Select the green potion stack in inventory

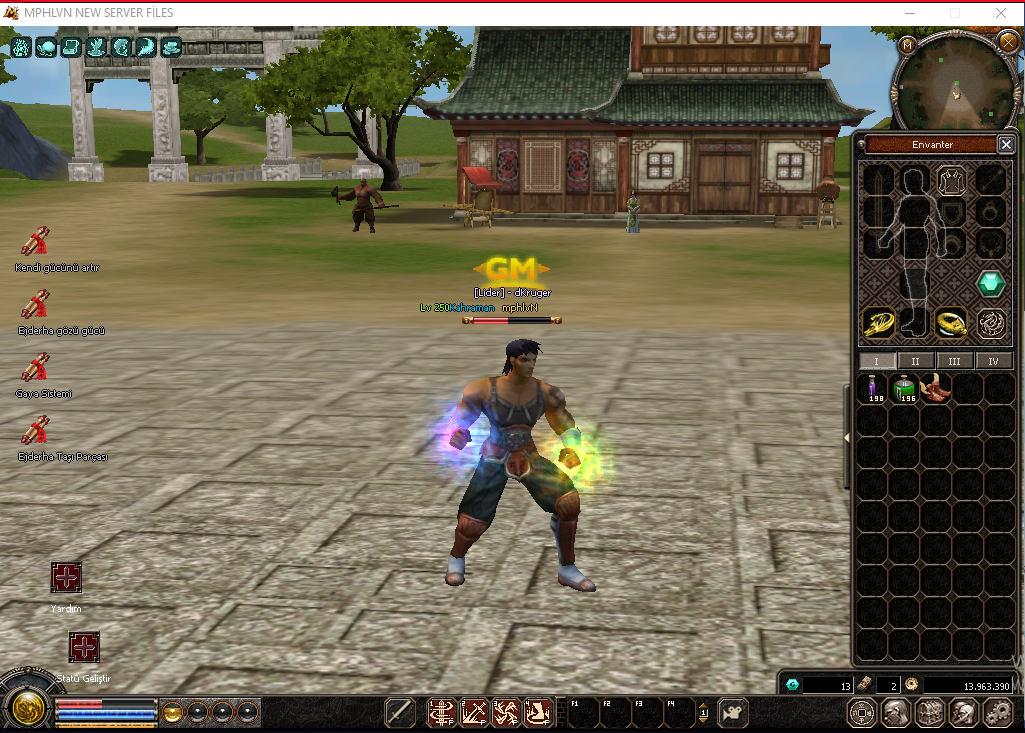pos(907,389)
